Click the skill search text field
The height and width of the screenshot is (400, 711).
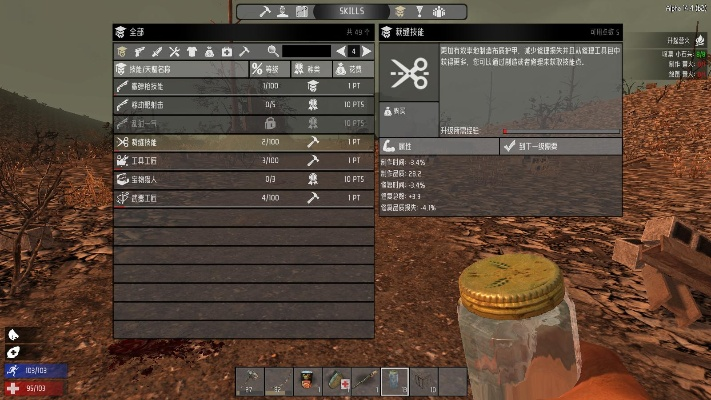[x=308, y=50]
